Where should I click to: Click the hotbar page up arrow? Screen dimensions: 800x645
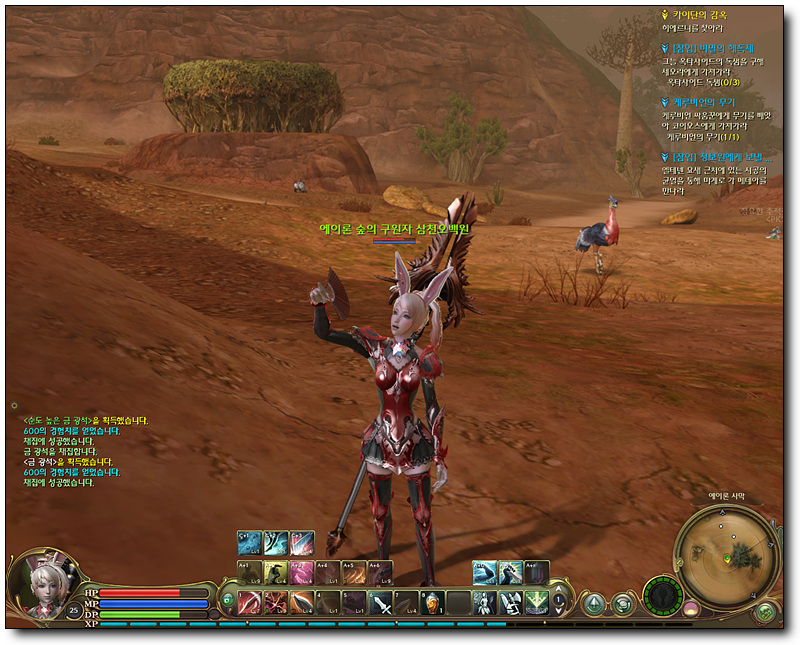(x=559, y=596)
